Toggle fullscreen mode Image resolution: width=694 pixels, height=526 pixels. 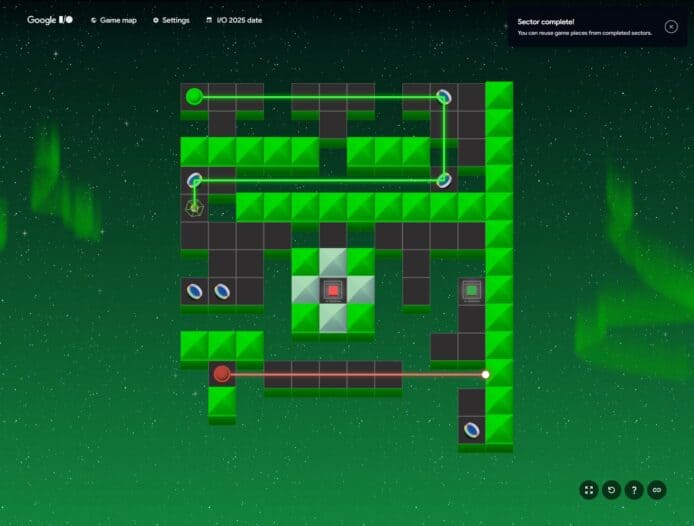click(589, 490)
